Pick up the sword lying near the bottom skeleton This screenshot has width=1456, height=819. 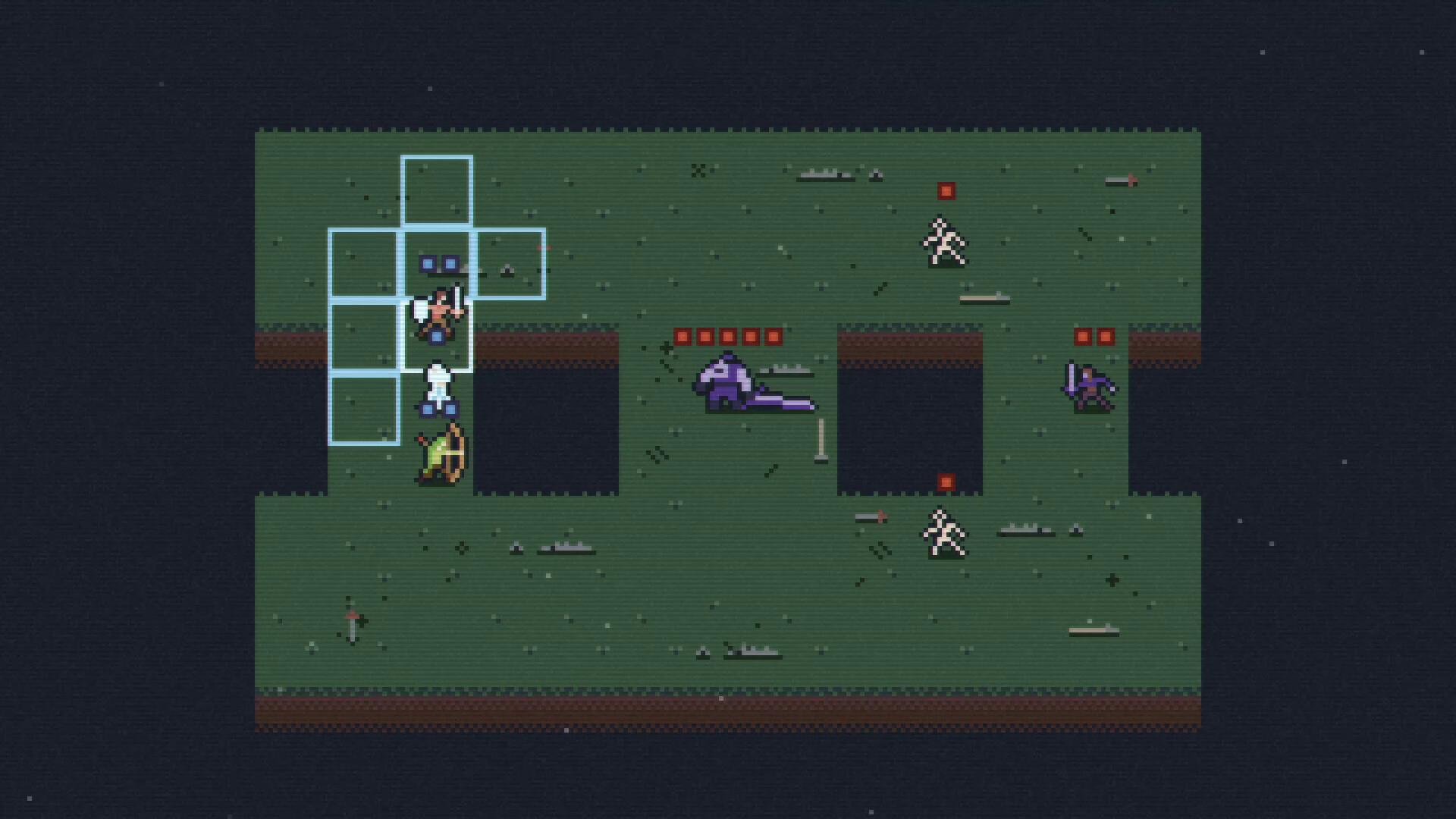coord(869,519)
